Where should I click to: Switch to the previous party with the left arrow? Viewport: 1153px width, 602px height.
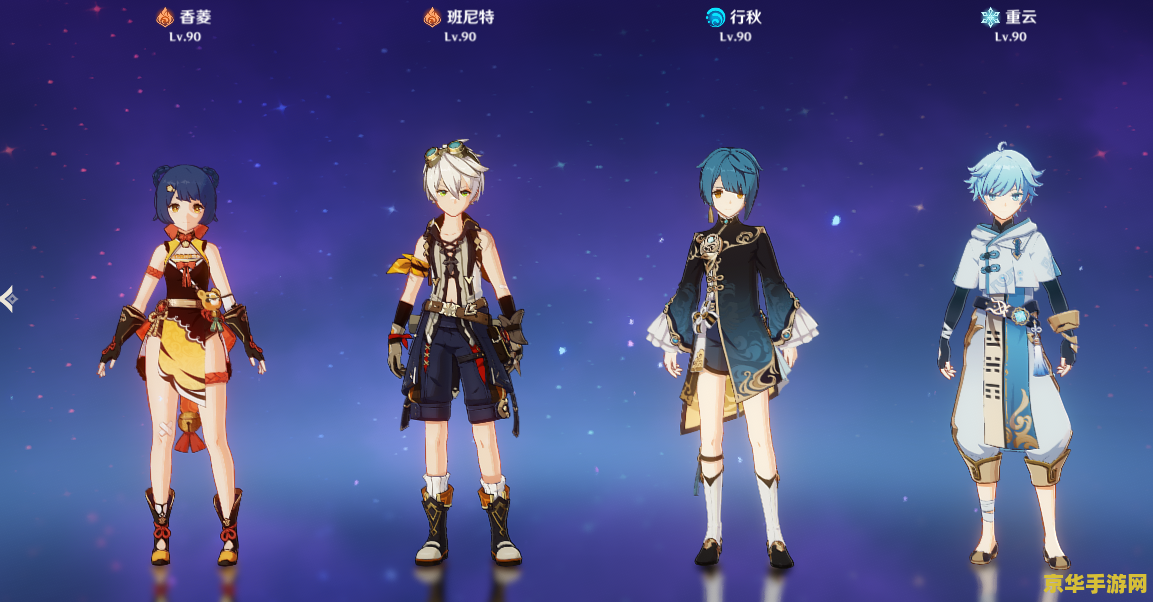point(8,297)
